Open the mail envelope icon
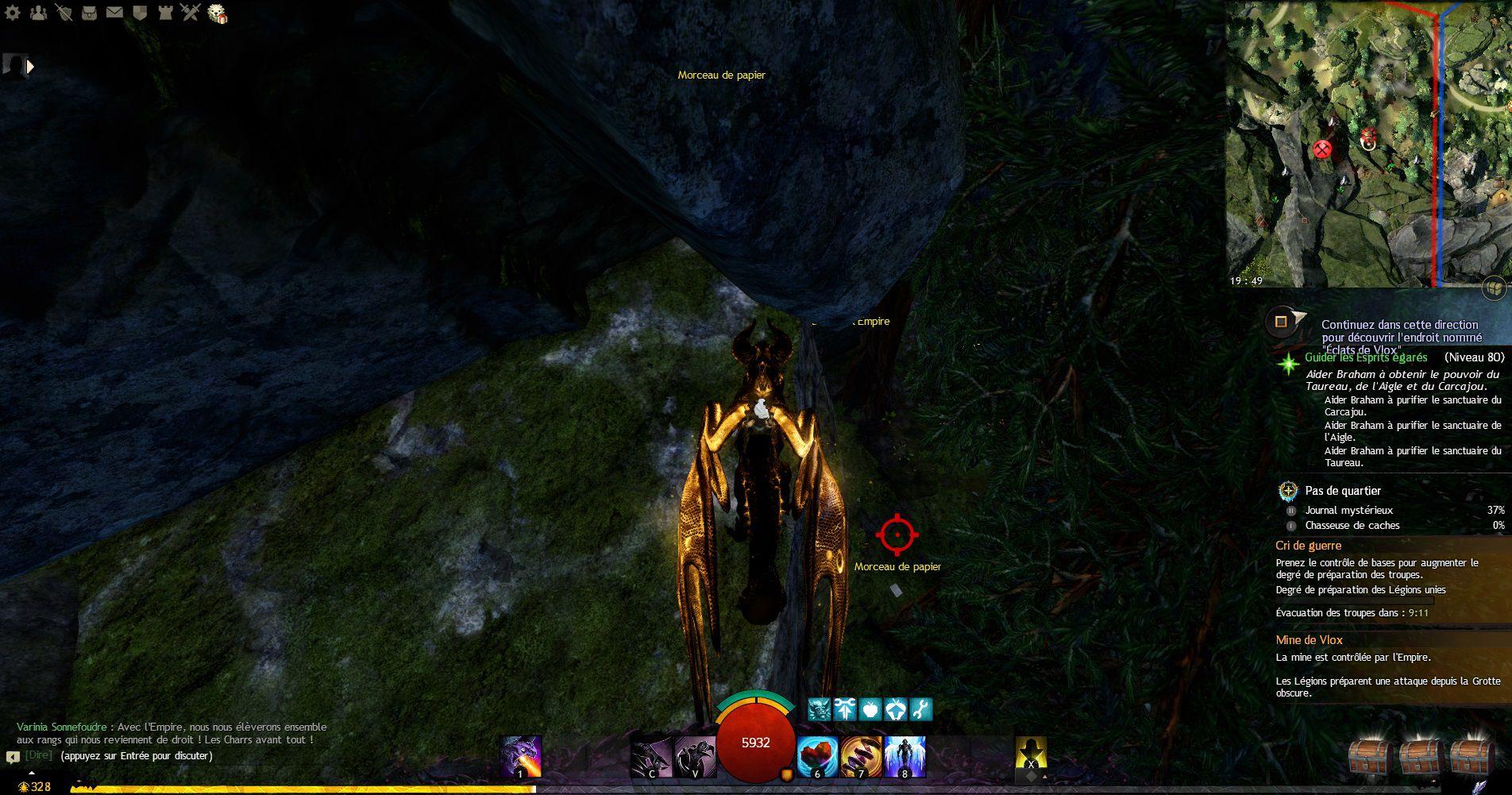The width and height of the screenshot is (1512, 795). click(114, 13)
